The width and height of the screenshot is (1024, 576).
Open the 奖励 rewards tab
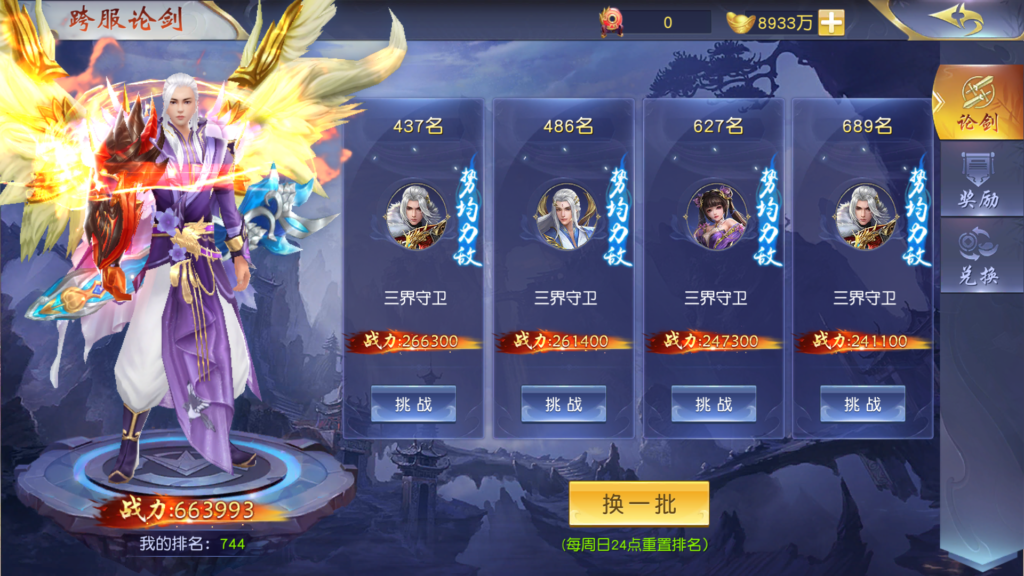[976, 183]
